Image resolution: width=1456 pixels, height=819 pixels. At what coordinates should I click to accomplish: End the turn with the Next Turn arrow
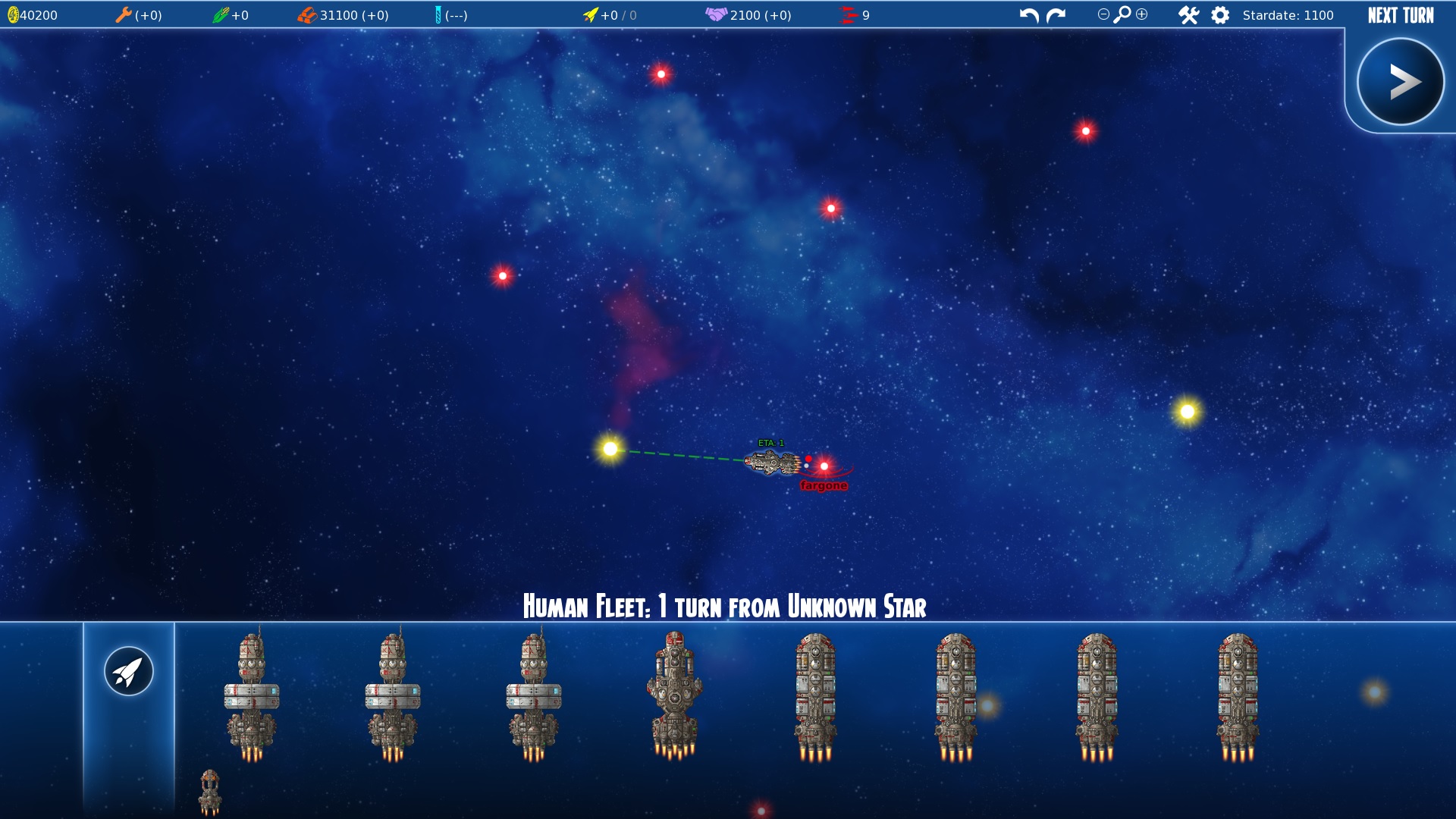(1400, 82)
